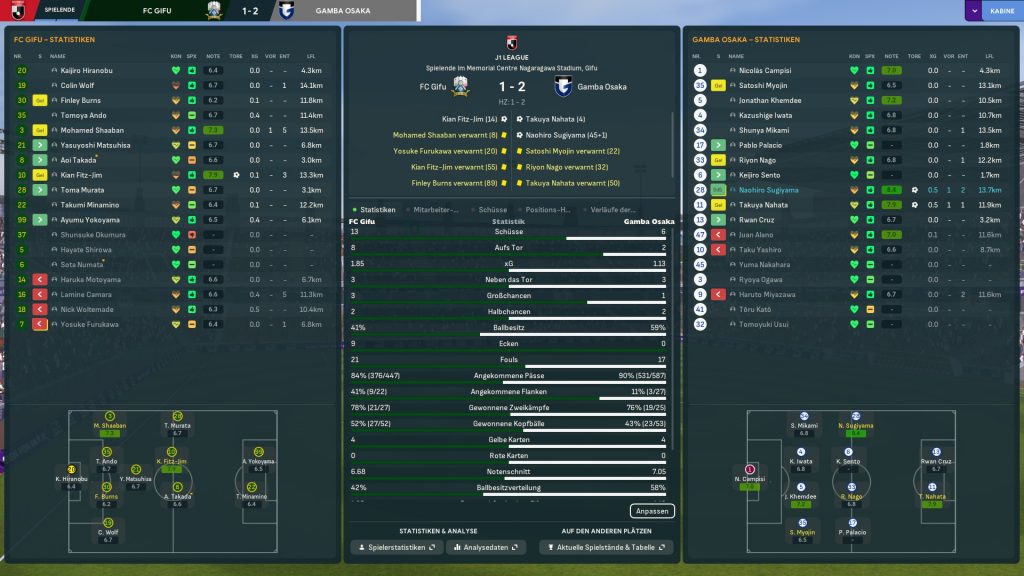Open the Kabine button at top right

pos(994,11)
